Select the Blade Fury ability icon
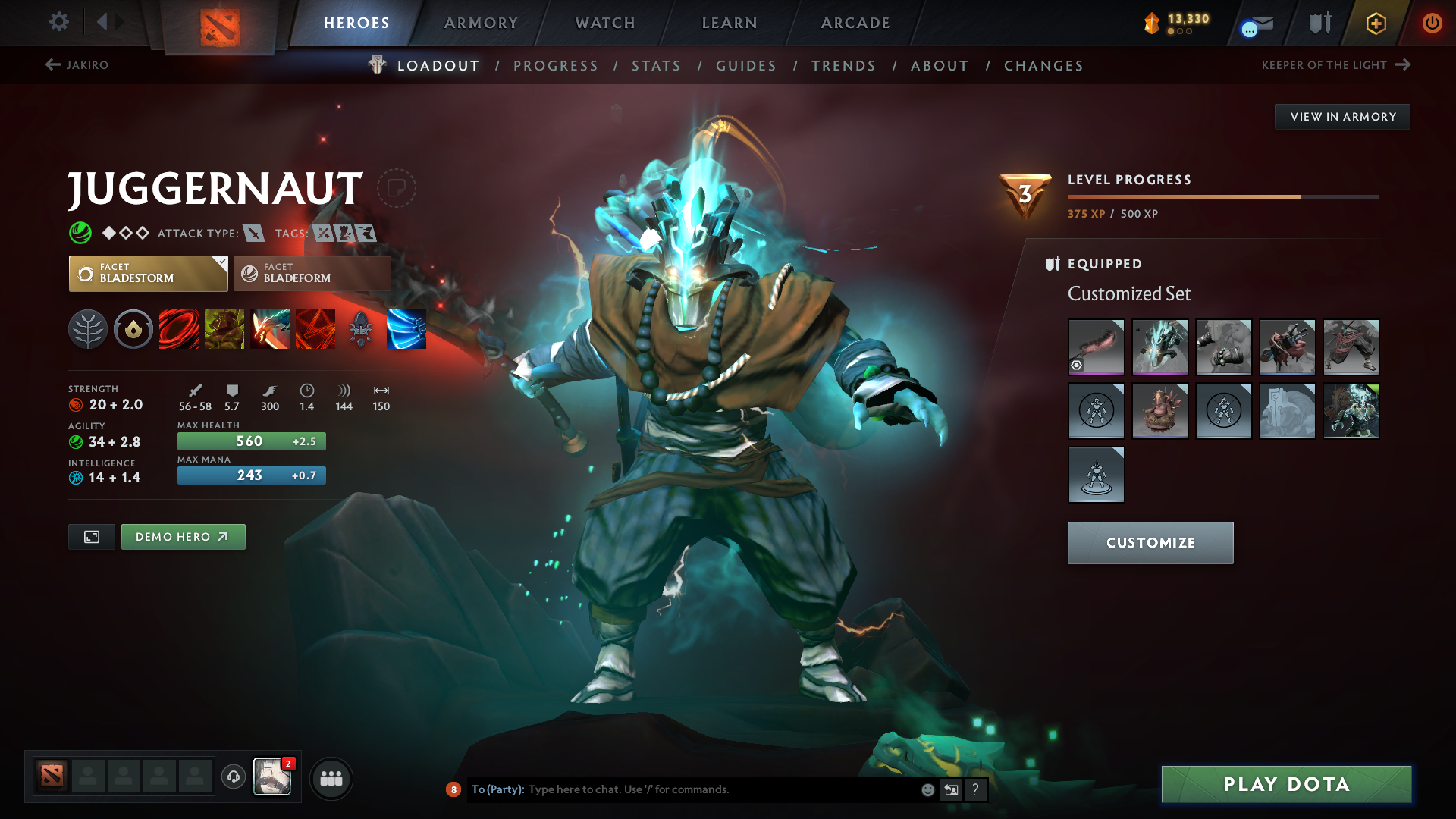 (179, 328)
